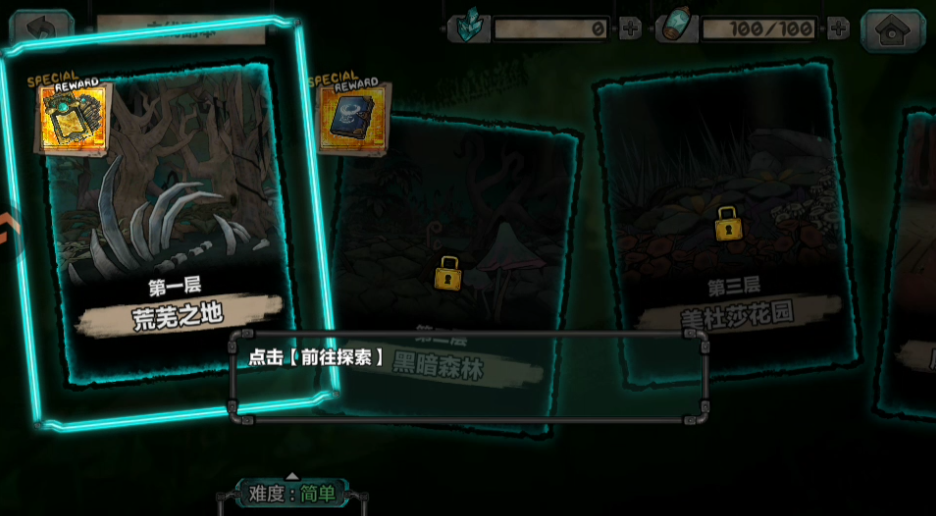Viewport: 936px width, 516px height.
Task: Refill energy bottle with its plus button
Action: click(x=837, y=29)
